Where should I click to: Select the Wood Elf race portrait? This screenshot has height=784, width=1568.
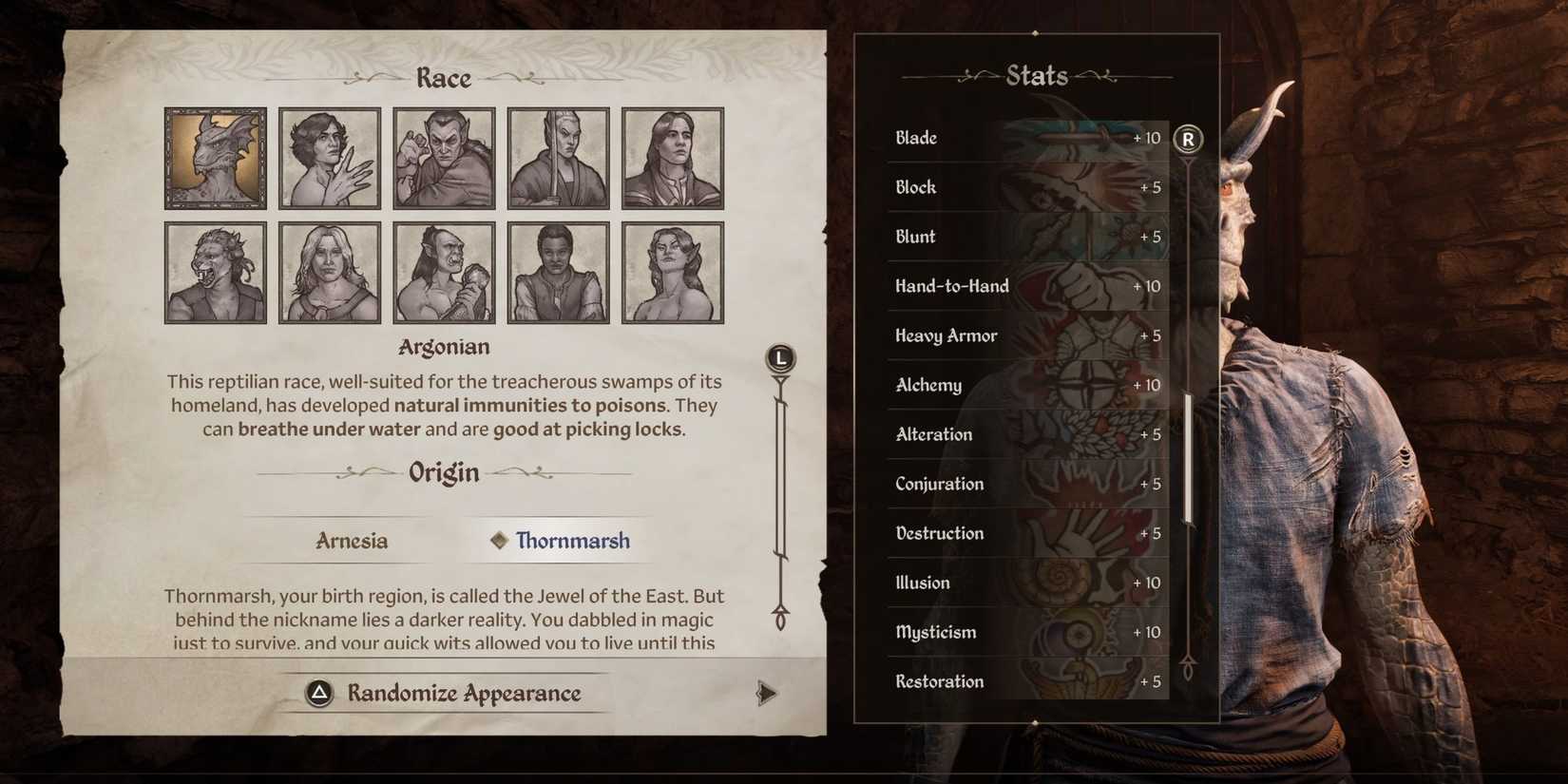(x=672, y=271)
